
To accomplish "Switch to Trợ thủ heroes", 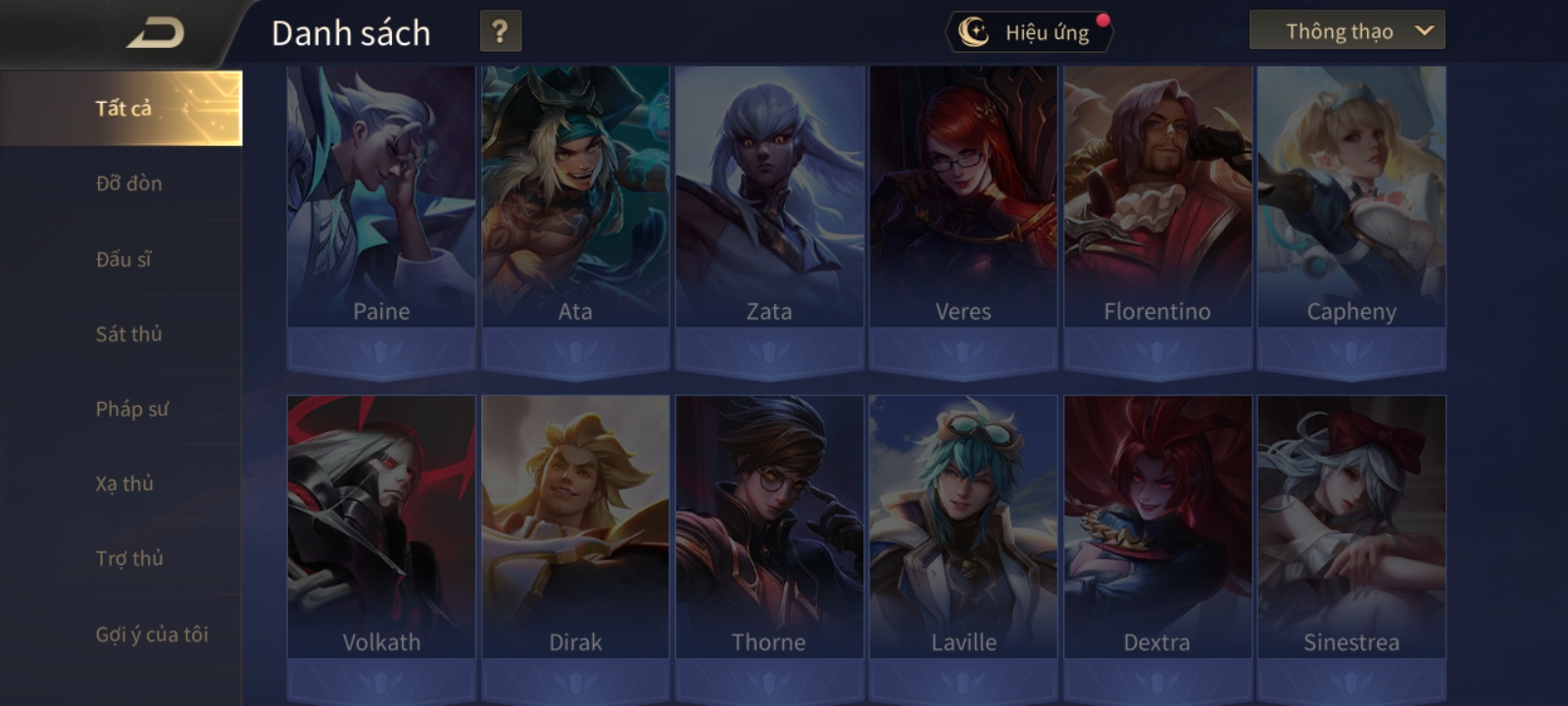I will [129, 558].
